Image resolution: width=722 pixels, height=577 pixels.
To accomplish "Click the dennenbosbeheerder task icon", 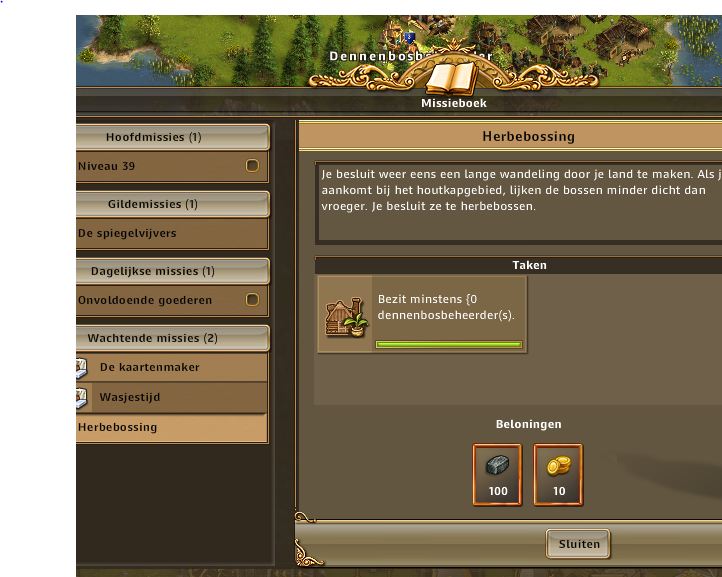I will tap(347, 315).
